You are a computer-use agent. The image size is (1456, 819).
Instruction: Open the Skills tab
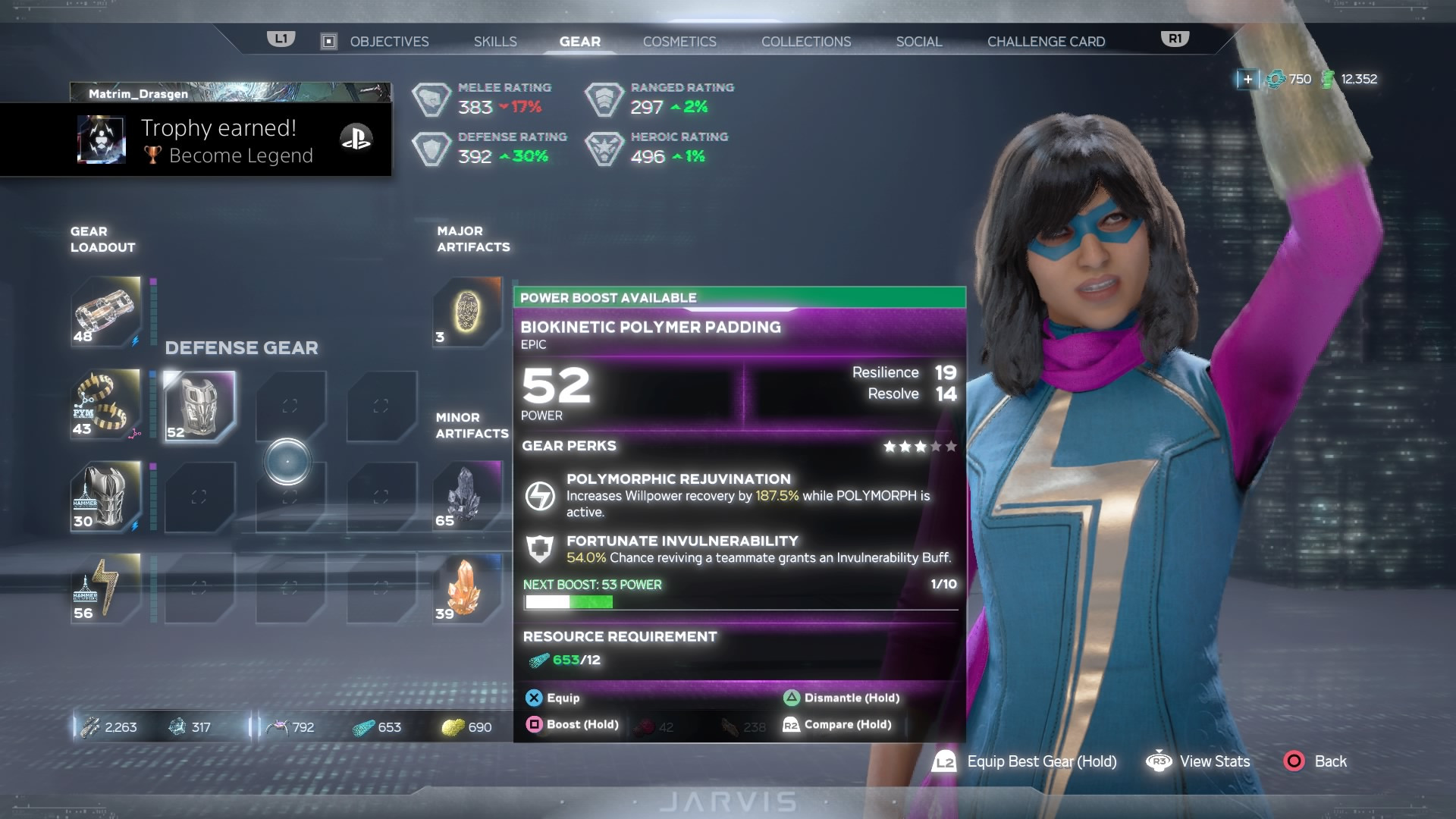(495, 42)
